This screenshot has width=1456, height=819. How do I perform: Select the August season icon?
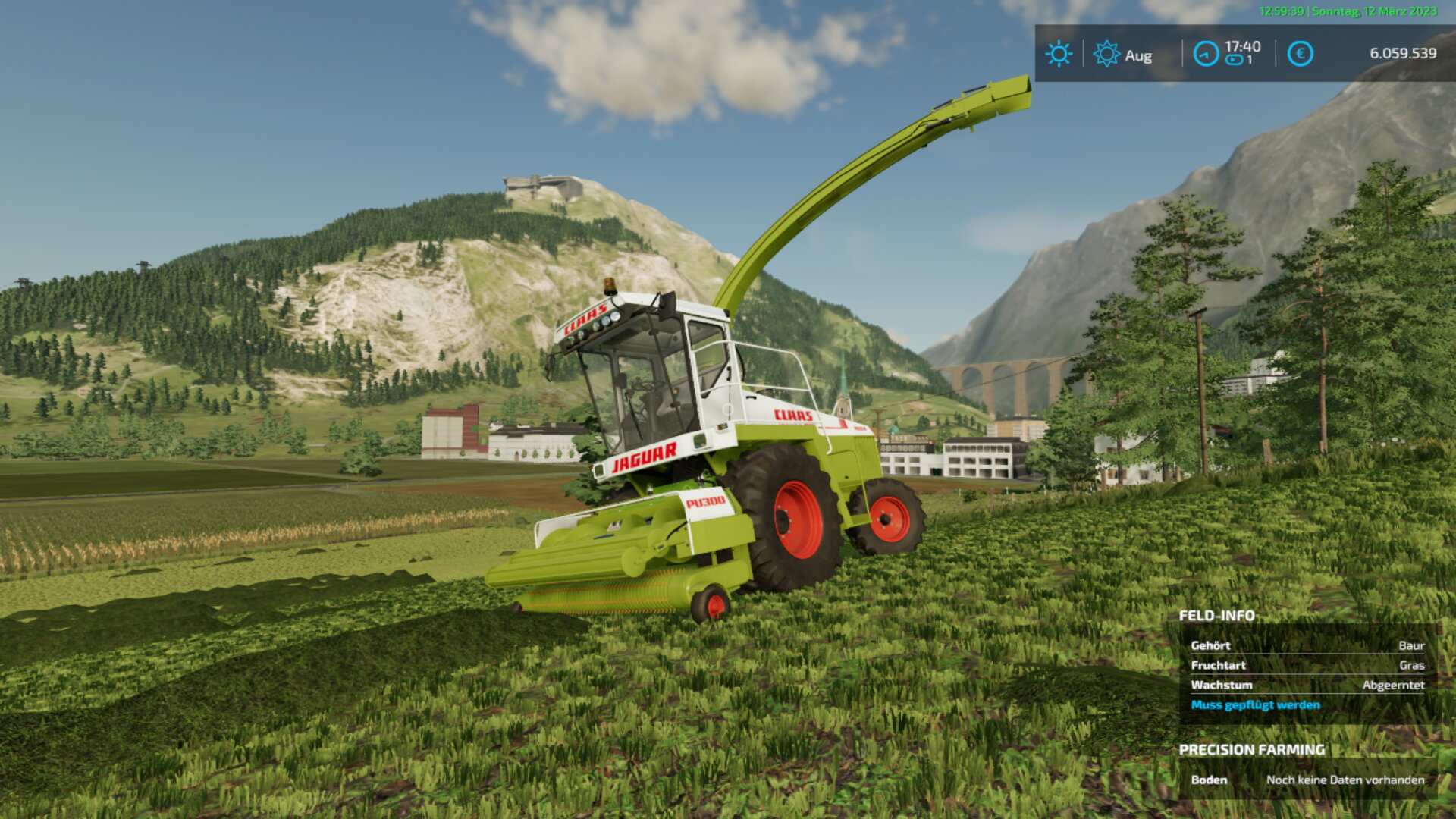click(x=1106, y=54)
